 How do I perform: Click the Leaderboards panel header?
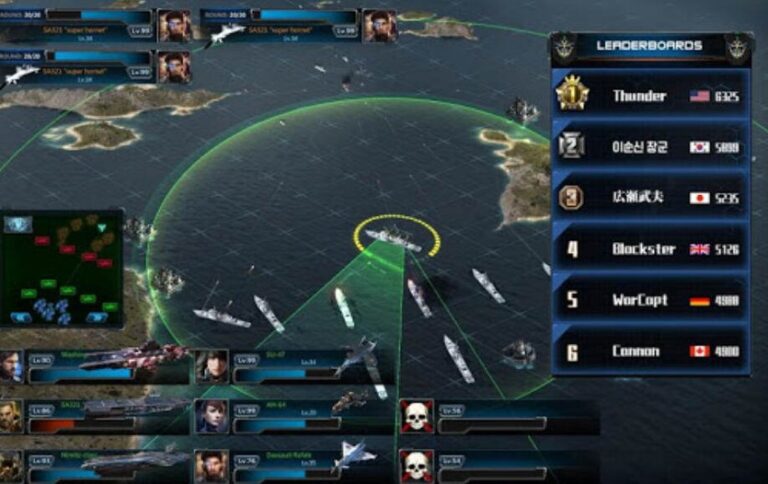point(649,46)
